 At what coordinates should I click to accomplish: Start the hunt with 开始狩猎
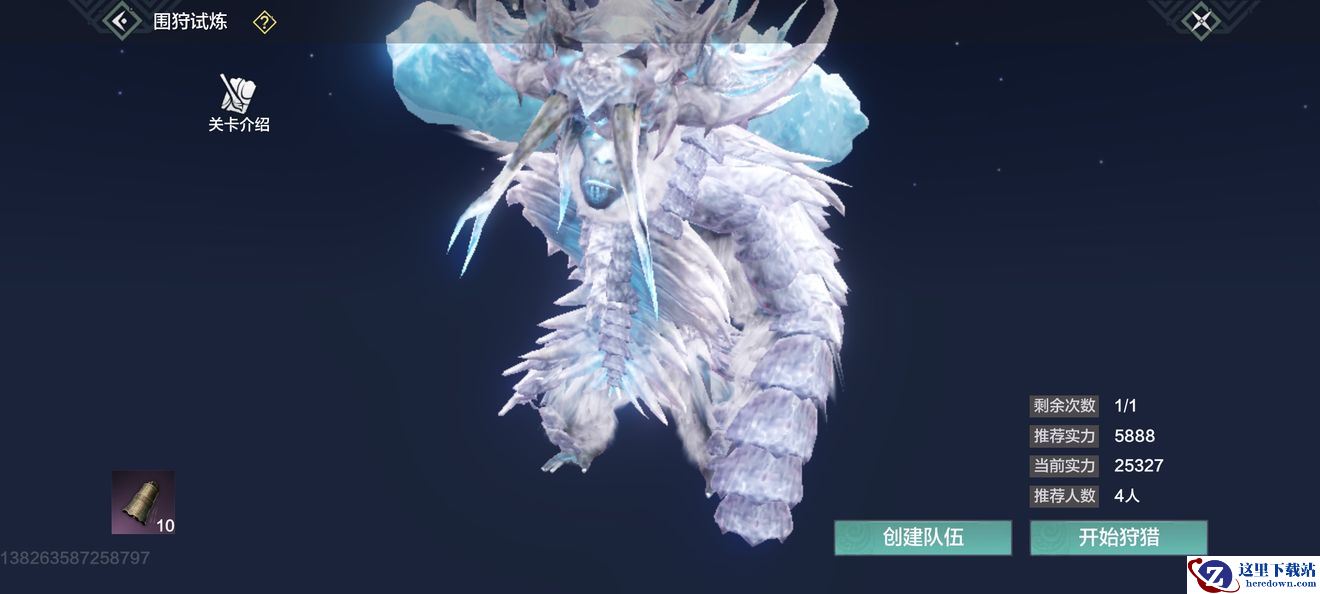coord(1119,537)
